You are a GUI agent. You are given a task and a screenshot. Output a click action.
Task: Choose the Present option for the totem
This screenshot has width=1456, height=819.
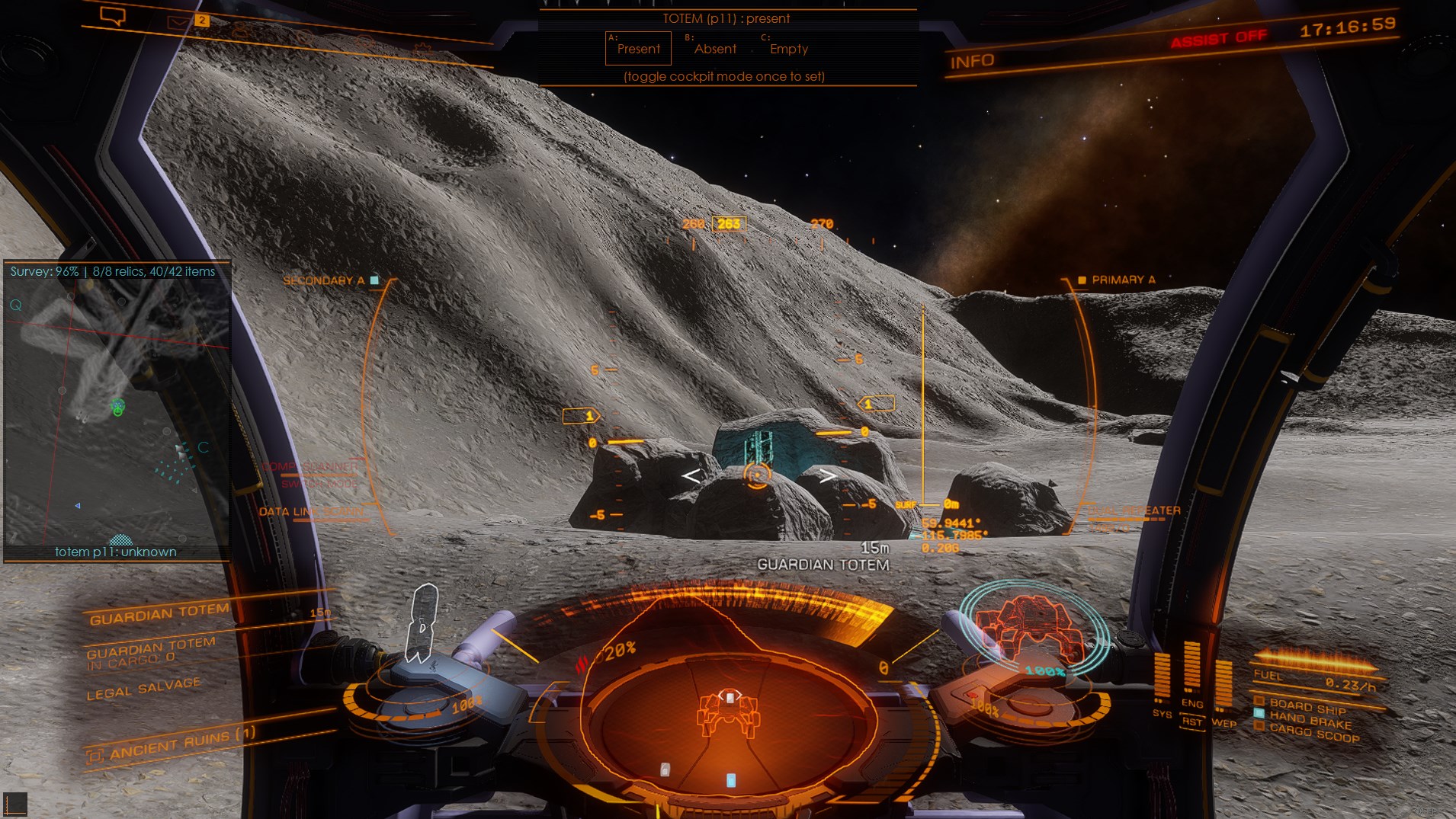tap(638, 49)
